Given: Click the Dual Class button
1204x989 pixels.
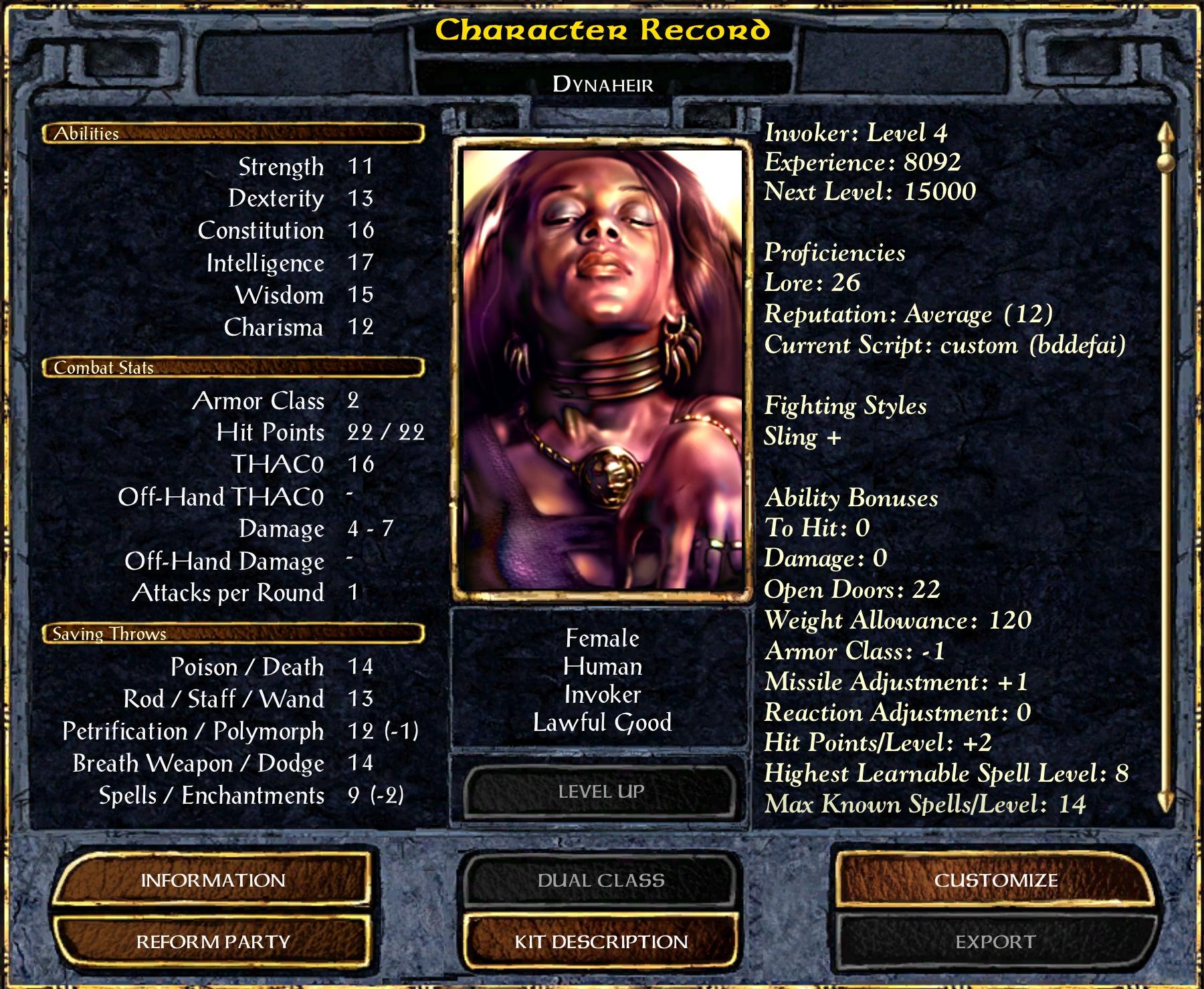Looking at the screenshot, I should (x=601, y=880).
